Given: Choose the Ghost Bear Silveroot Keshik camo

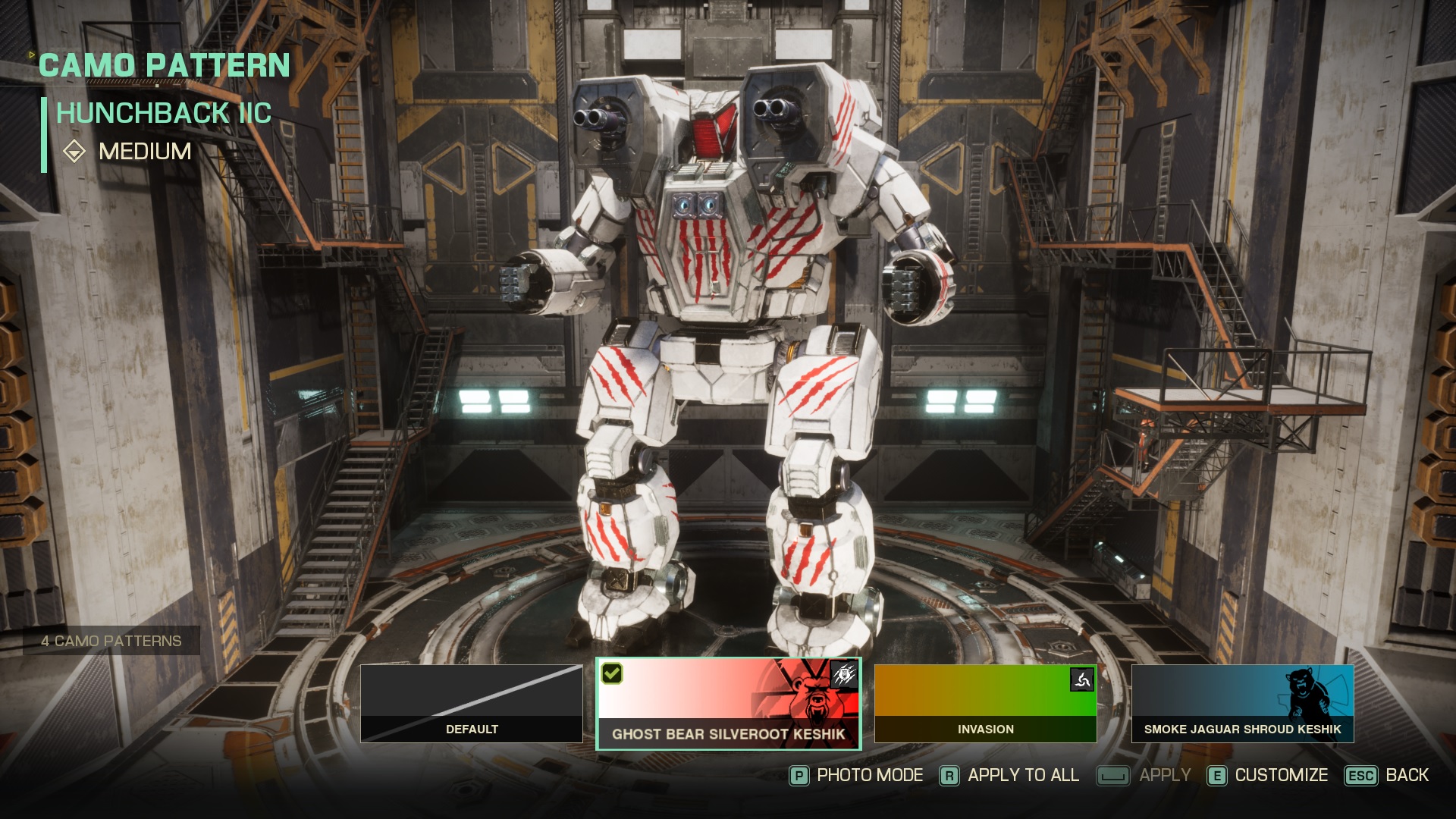Looking at the screenshot, I should point(728,703).
